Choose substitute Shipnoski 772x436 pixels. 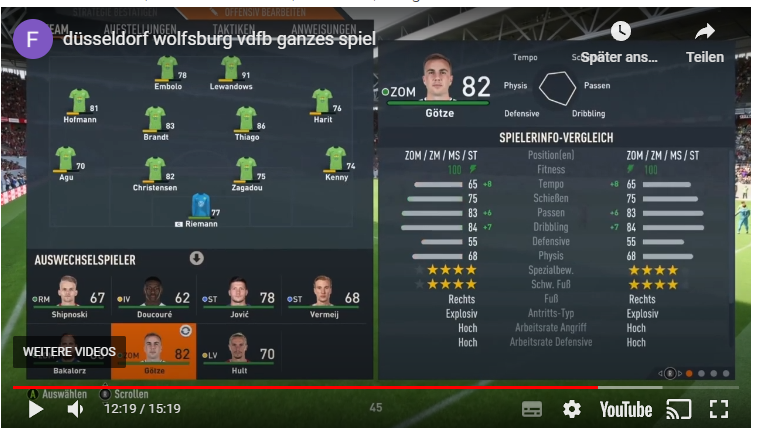(x=69, y=297)
